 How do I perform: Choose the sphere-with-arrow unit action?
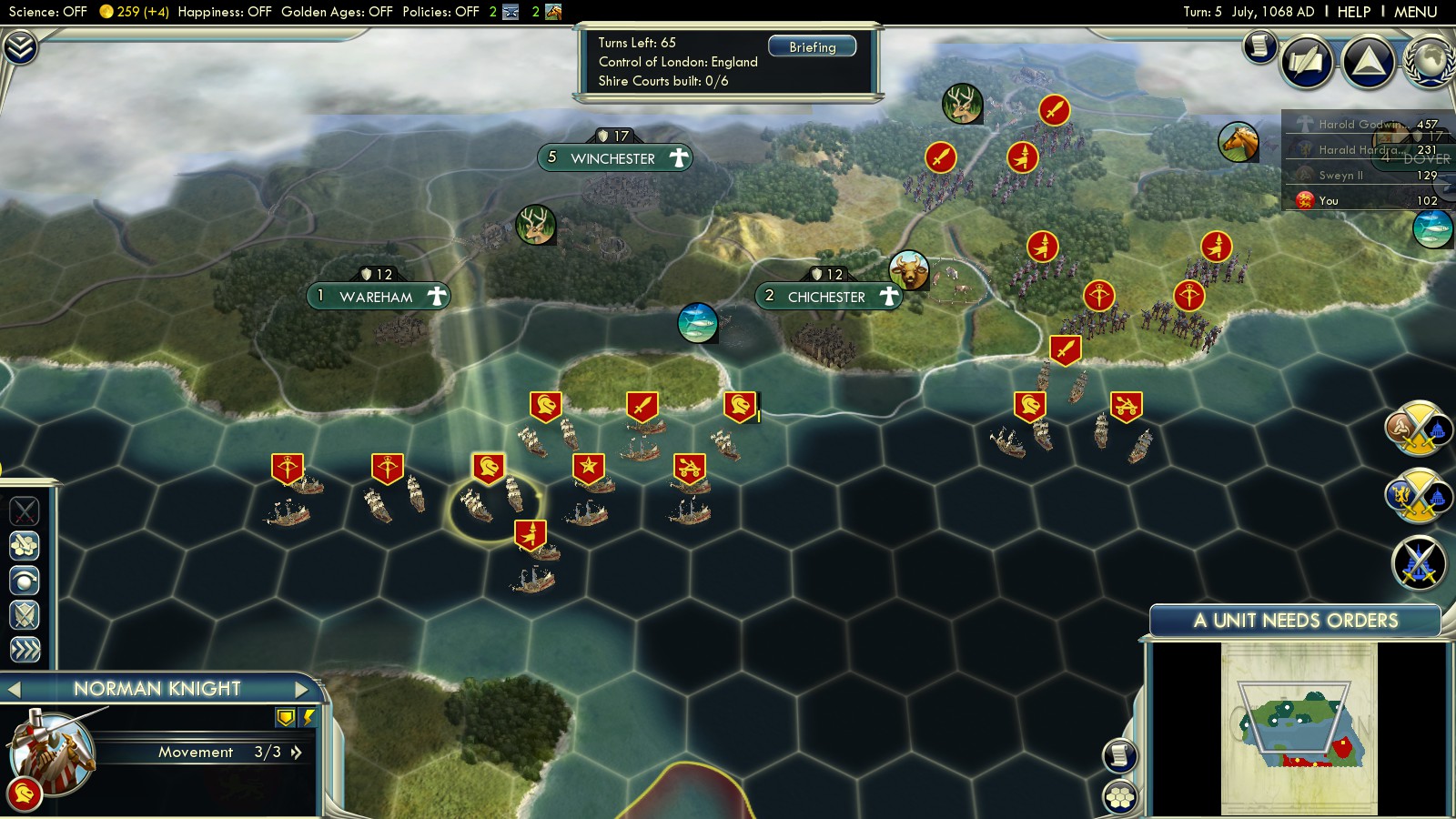[x=25, y=580]
